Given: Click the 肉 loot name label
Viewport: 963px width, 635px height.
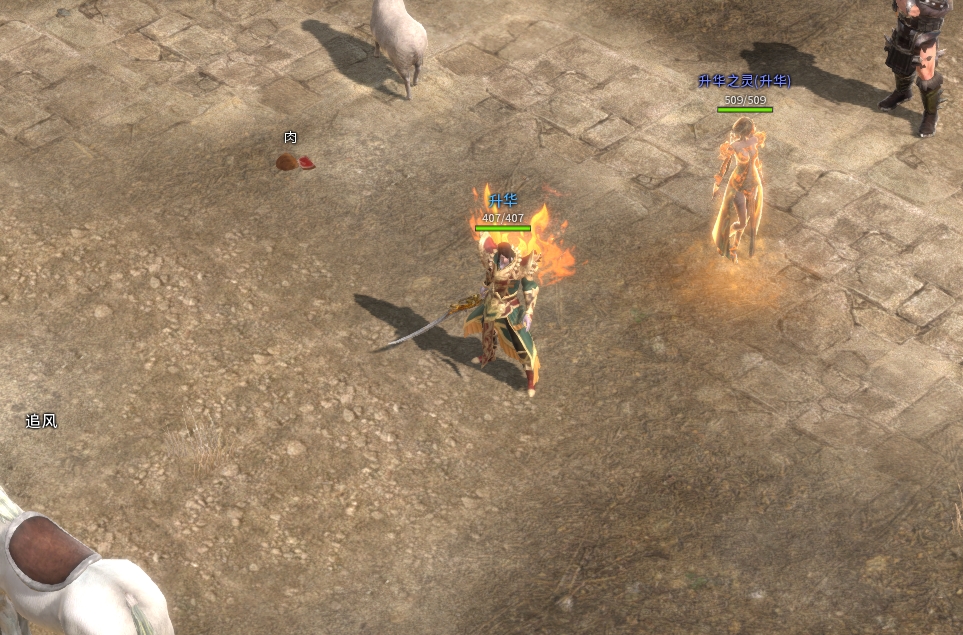Looking at the screenshot, I should 290,138.
